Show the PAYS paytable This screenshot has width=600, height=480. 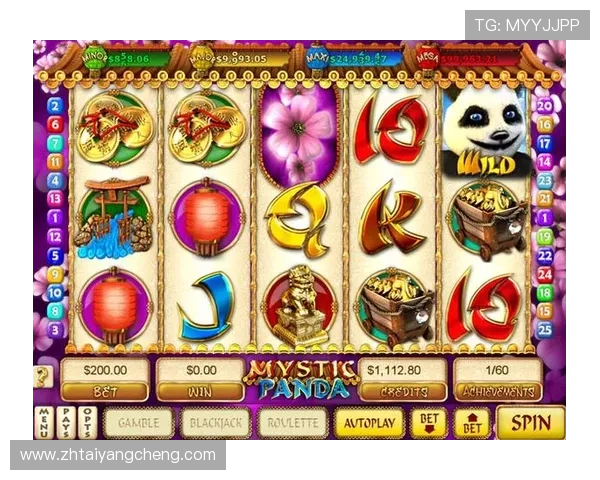click(x=64, y=423)
